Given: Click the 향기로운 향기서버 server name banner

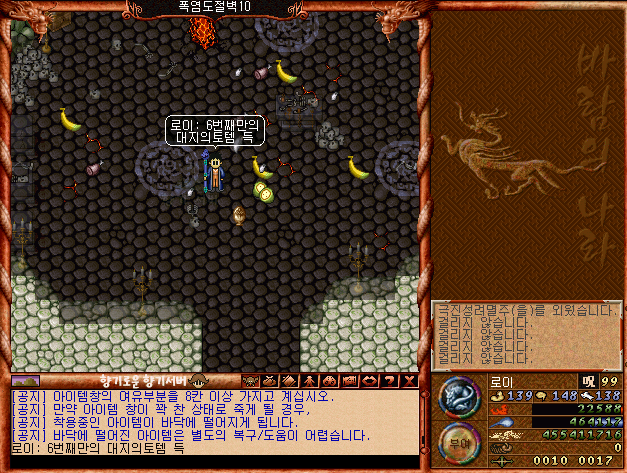Looking at the screenshot, I should click(140, 381).
